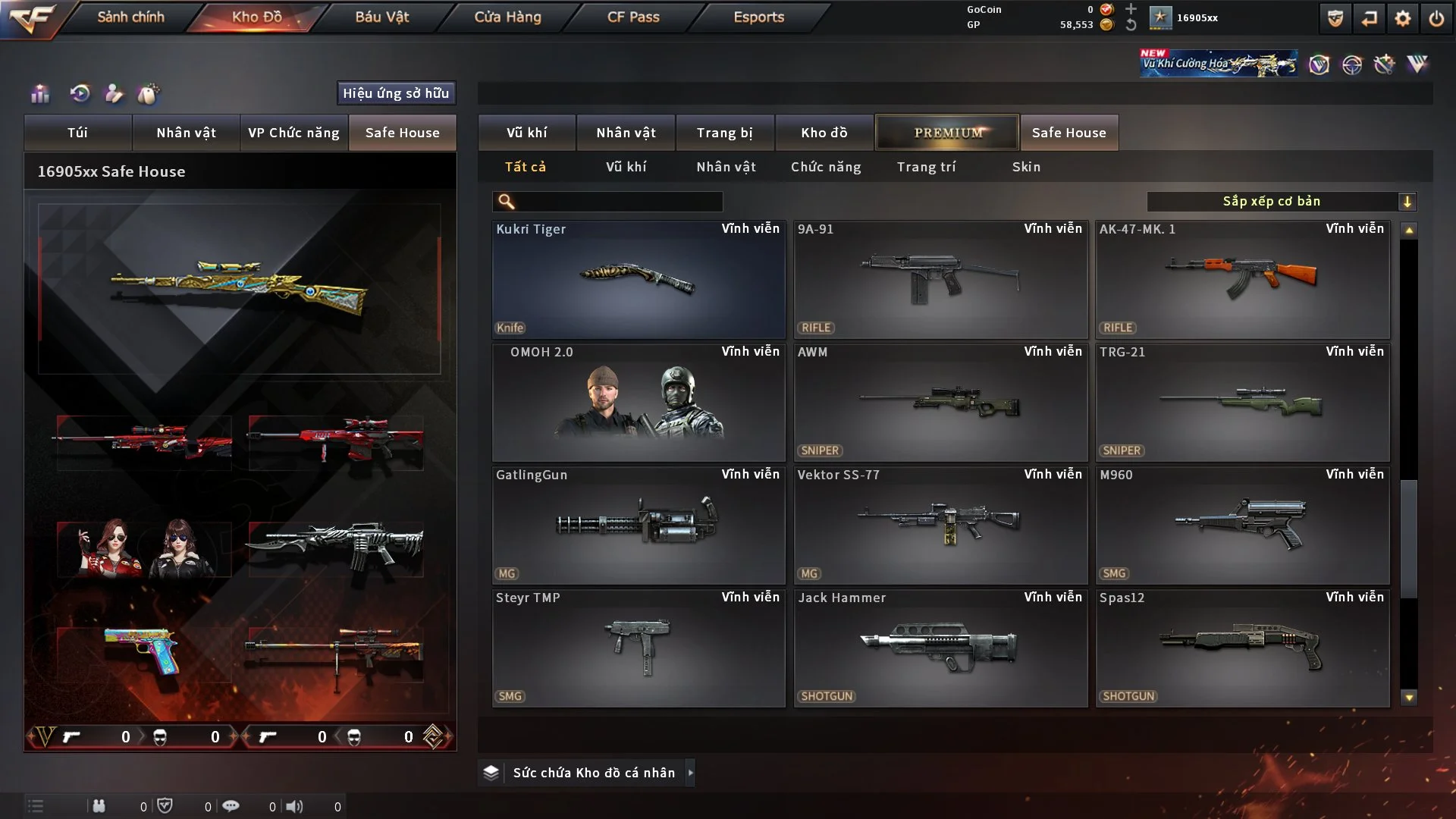
Task: Select the GatlingGun machine gun
Action: (x=638, y=525)
